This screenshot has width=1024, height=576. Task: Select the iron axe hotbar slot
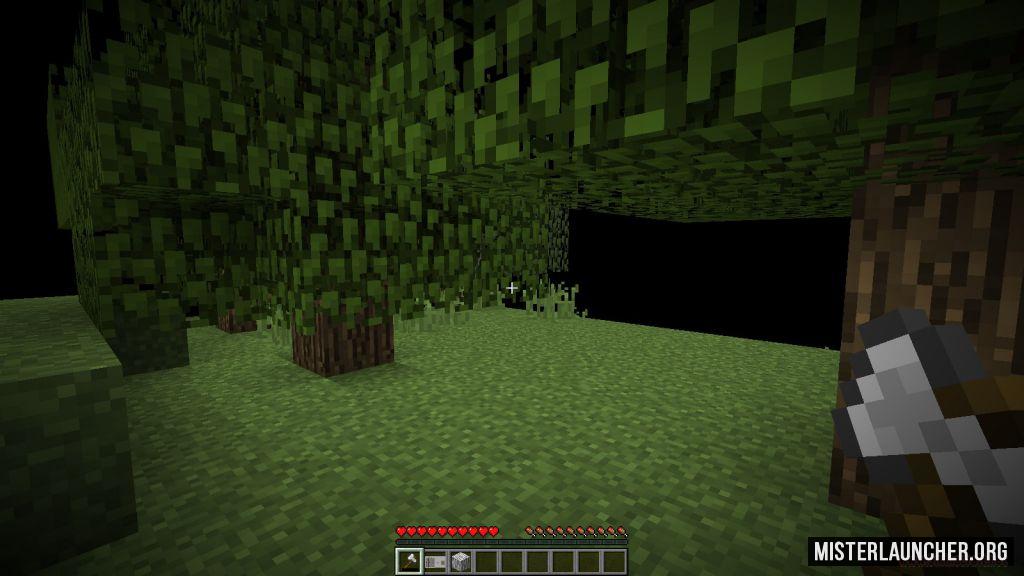(409, 561)
